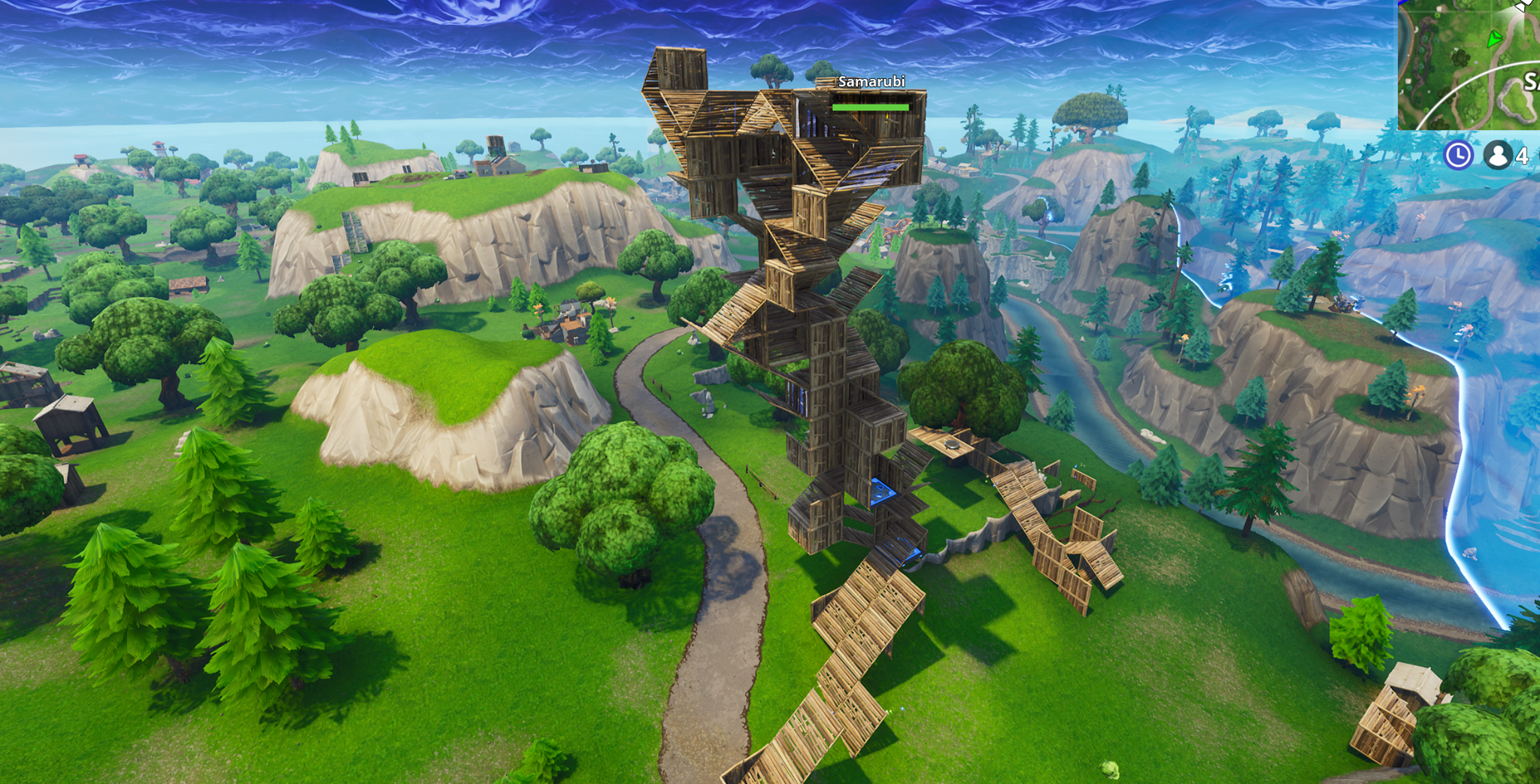The height and width of the screenshot is (784, 1540).
Task: Click the white storm marker atop the minimap
Action: [x=1520, y=7]
